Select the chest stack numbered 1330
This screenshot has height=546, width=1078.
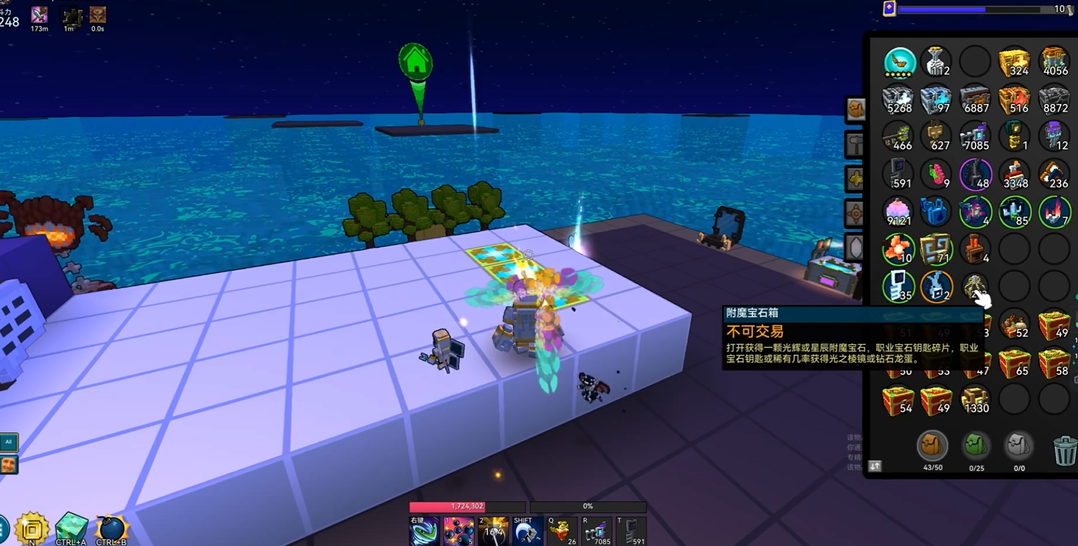click(975, 399)
